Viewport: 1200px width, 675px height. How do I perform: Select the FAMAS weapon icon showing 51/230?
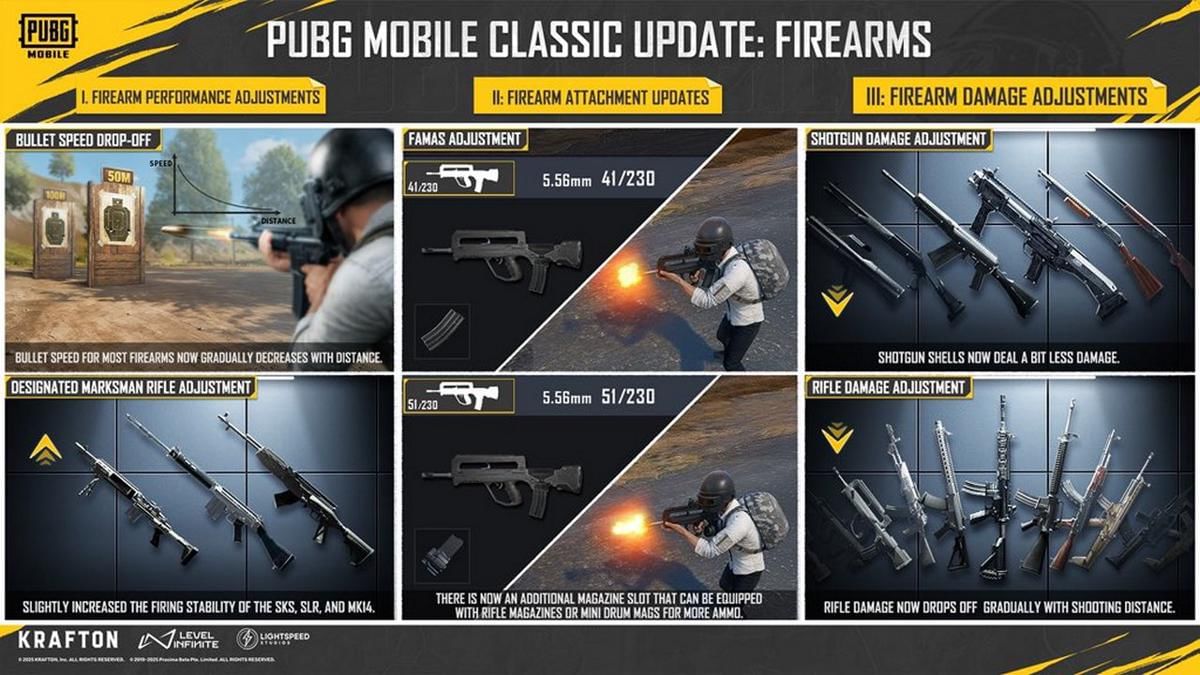pos(459,396)
